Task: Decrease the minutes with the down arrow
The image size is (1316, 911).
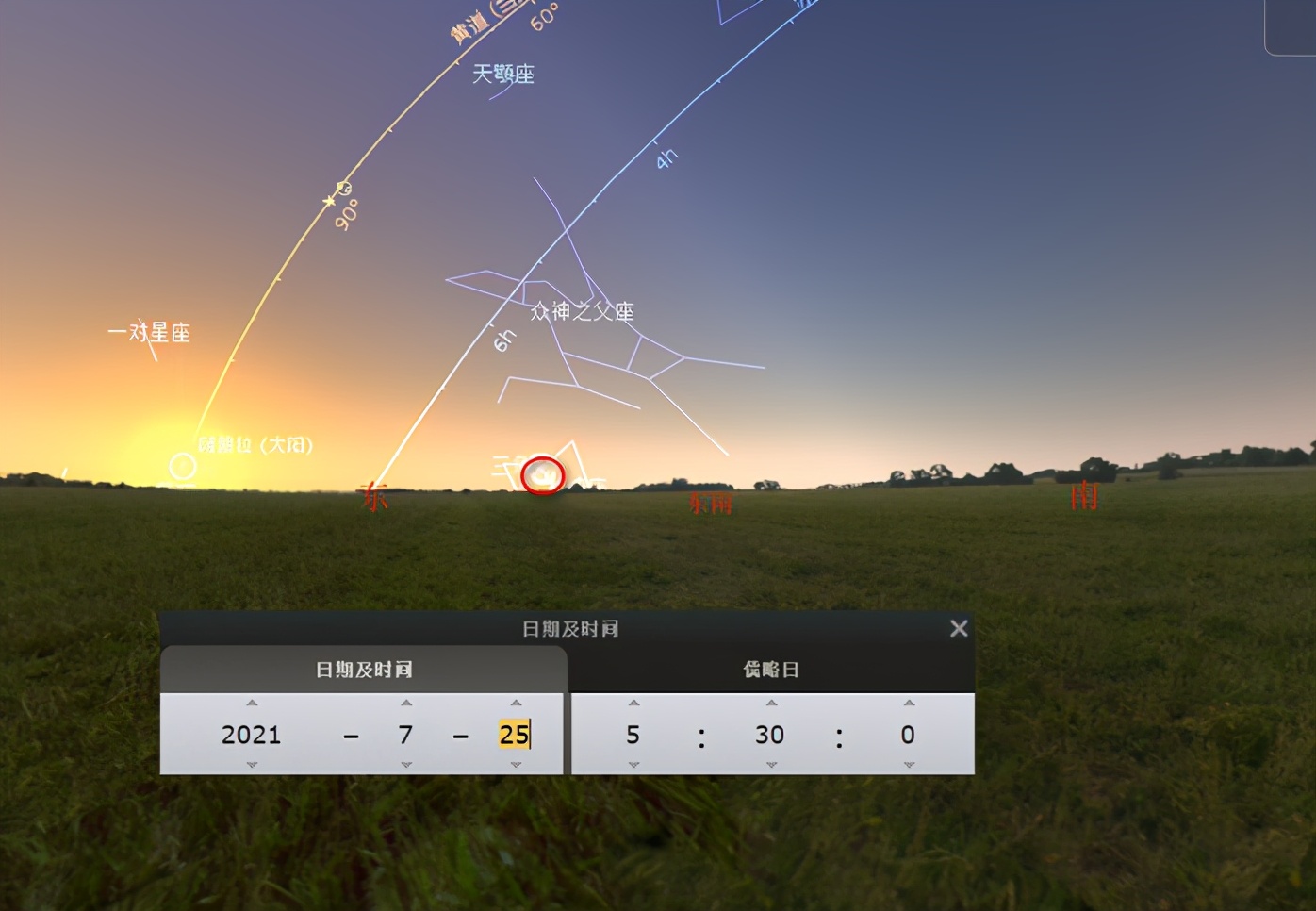Action: click(771, 765)
